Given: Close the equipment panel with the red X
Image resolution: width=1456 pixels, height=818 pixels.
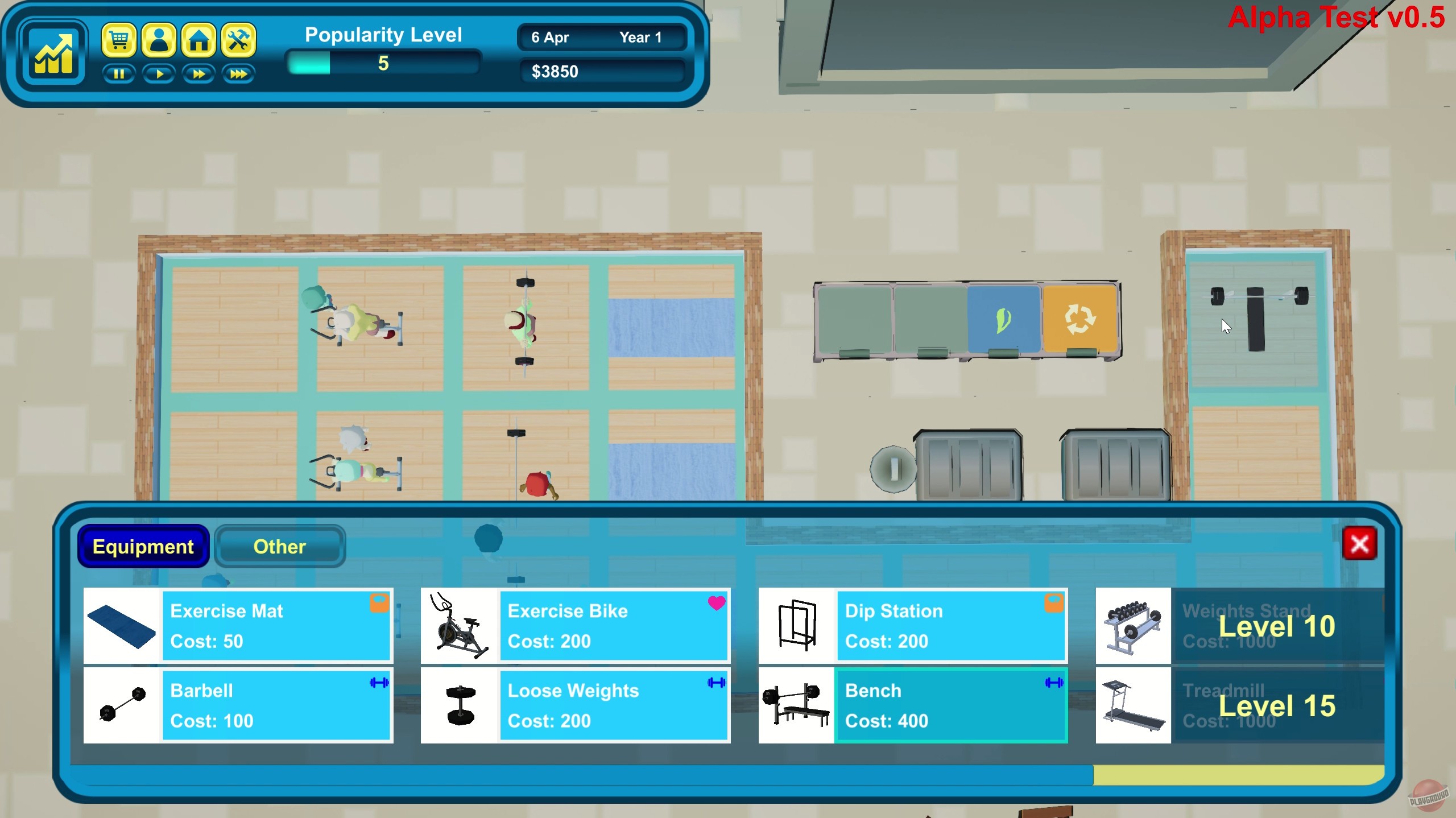Looking at the screenshot, I should tap(1360, 544).
